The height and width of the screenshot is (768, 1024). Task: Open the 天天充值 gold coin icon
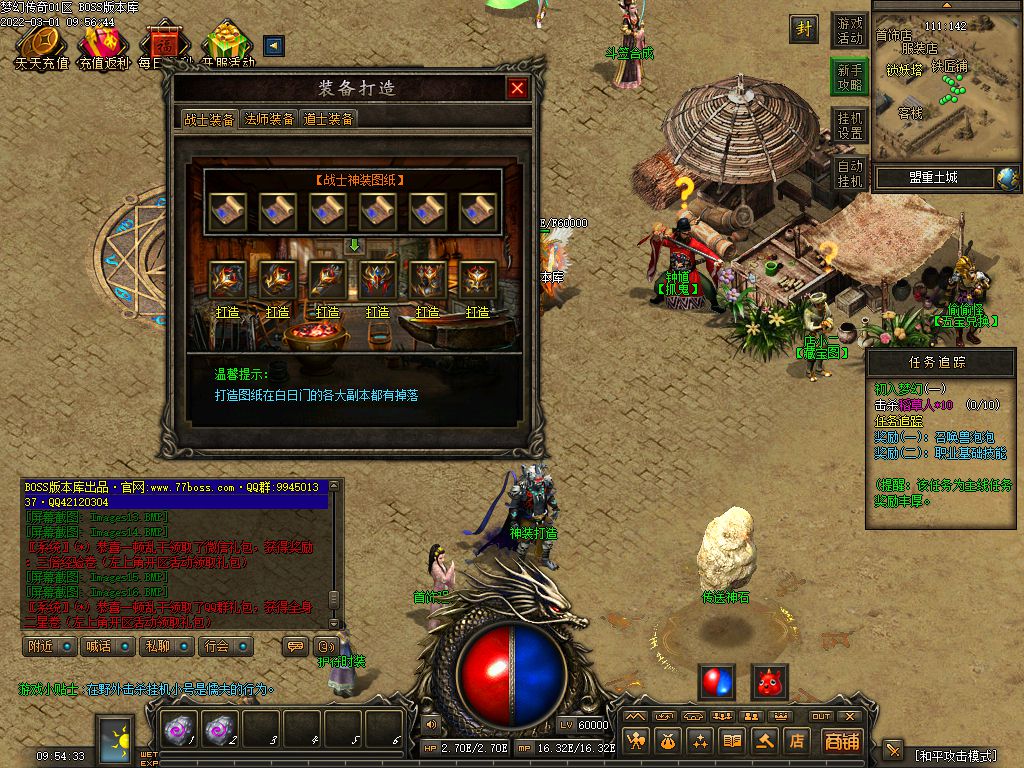(x=41, y=45)
